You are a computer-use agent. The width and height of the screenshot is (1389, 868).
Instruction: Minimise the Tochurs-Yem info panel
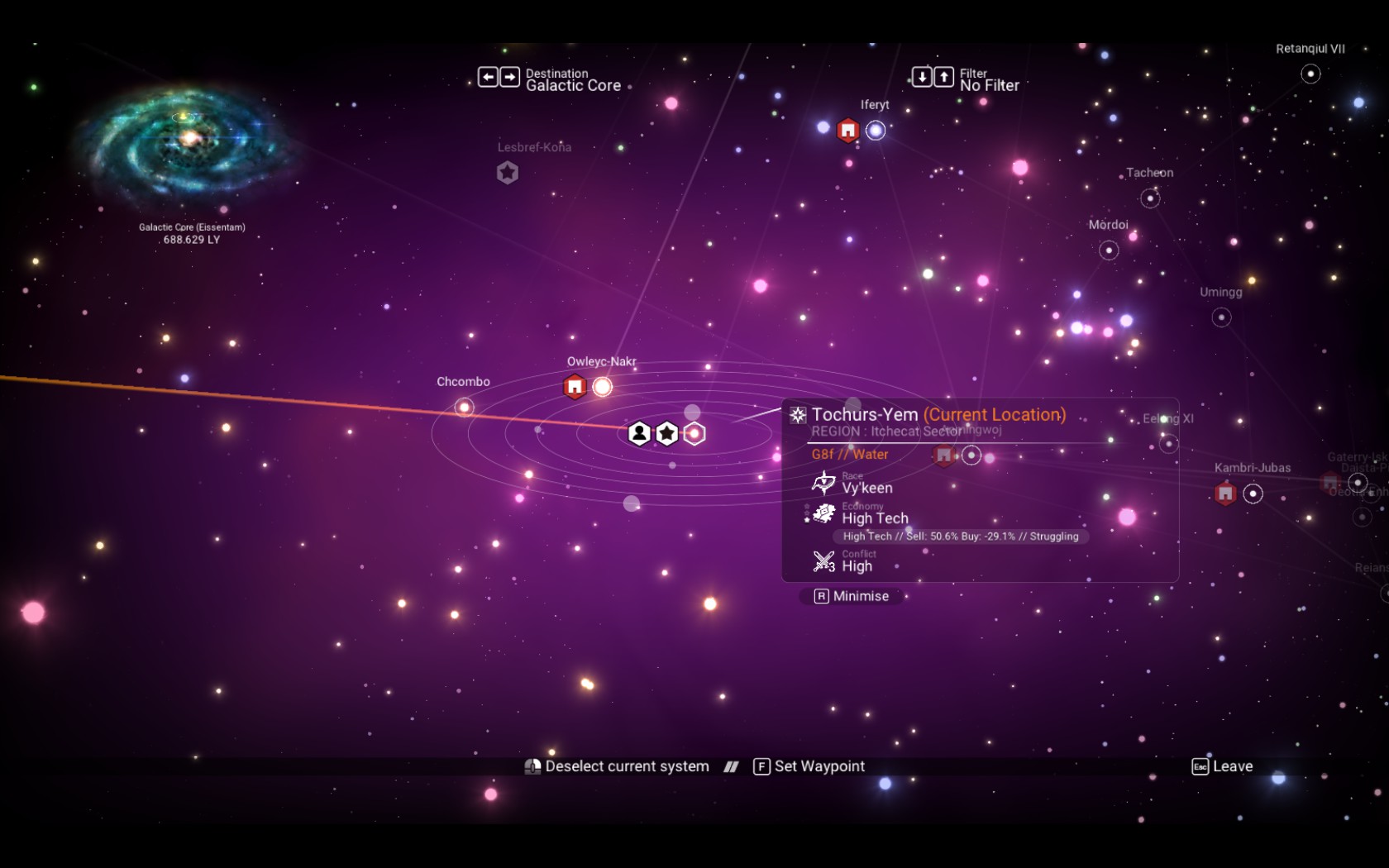(851, 596)
